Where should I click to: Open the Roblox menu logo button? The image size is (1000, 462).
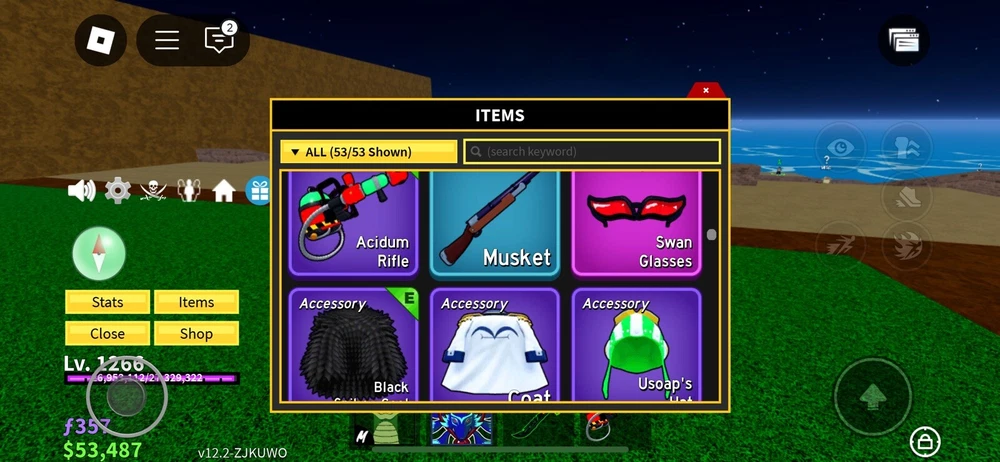coord(100,40)
